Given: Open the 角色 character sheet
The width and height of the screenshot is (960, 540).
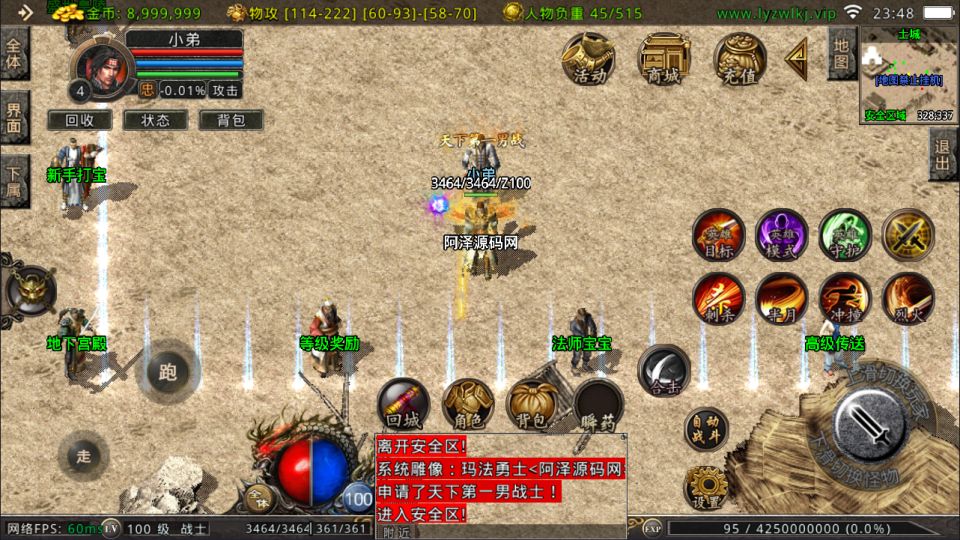Looking at the screenshot, I should (x=468, y=405).
